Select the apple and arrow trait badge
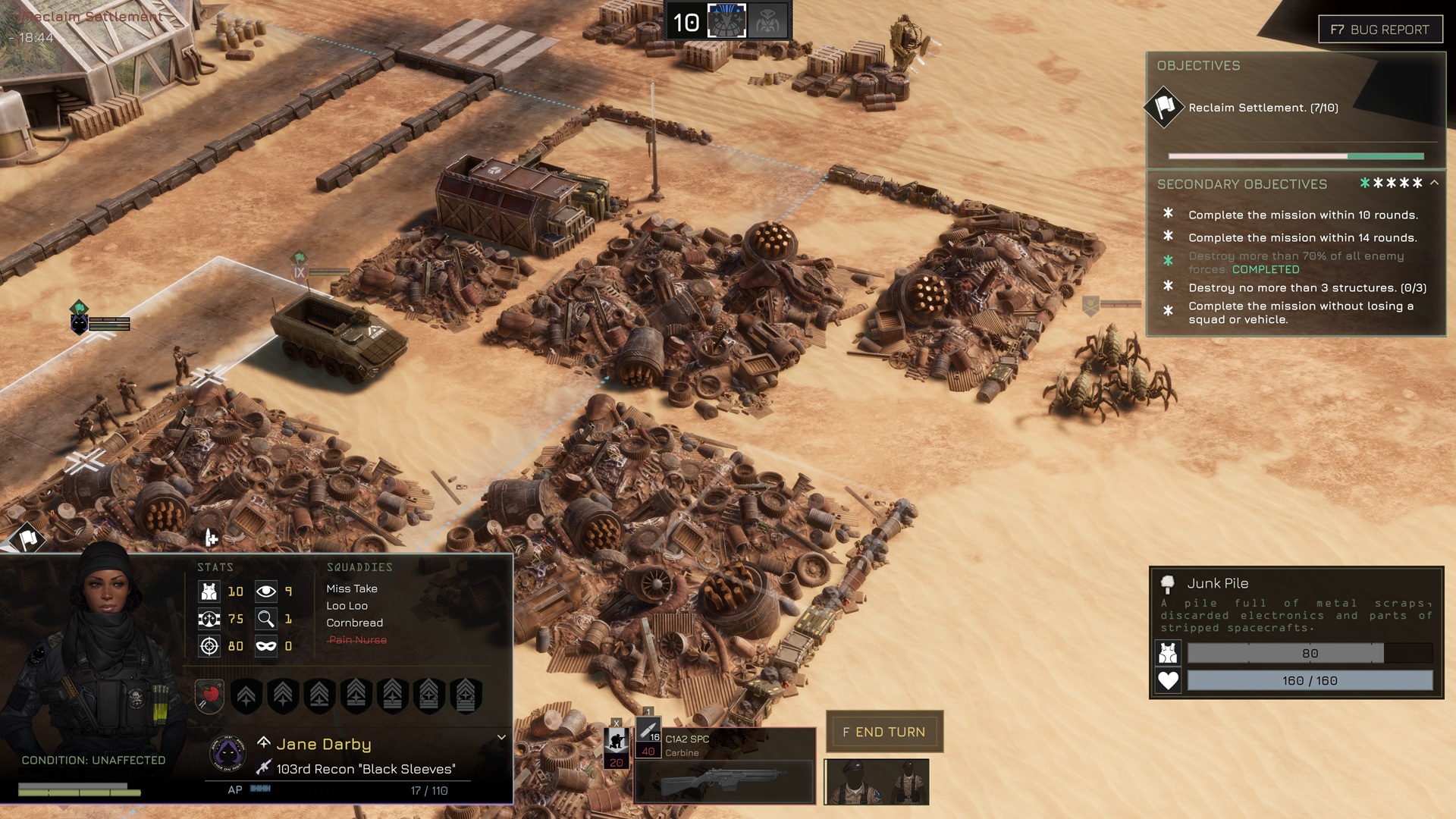The height and width of the screenshot is (819, 1456). pos(210,695)
